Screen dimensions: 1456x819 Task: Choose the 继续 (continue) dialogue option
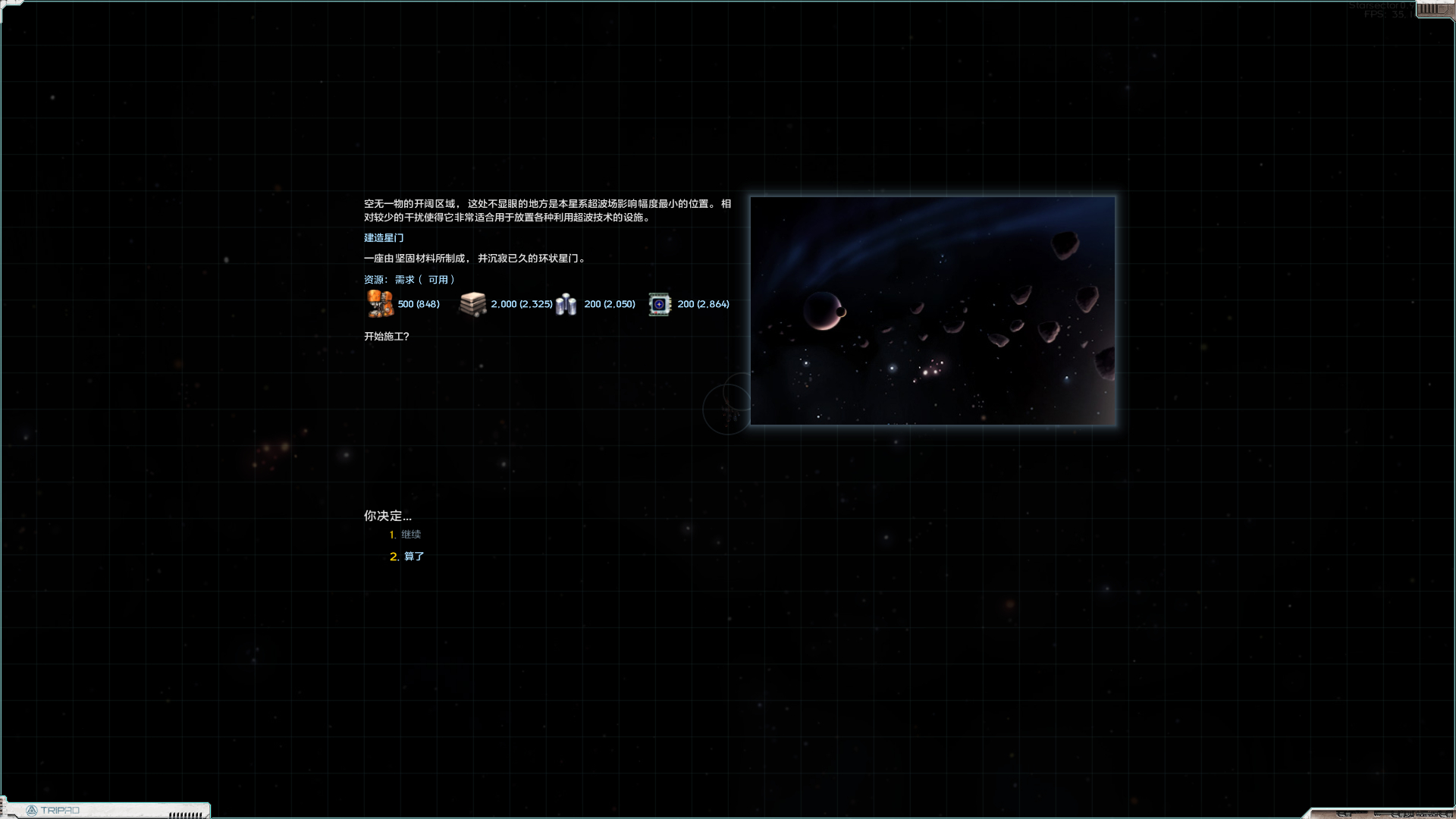(x=410, y=535)
